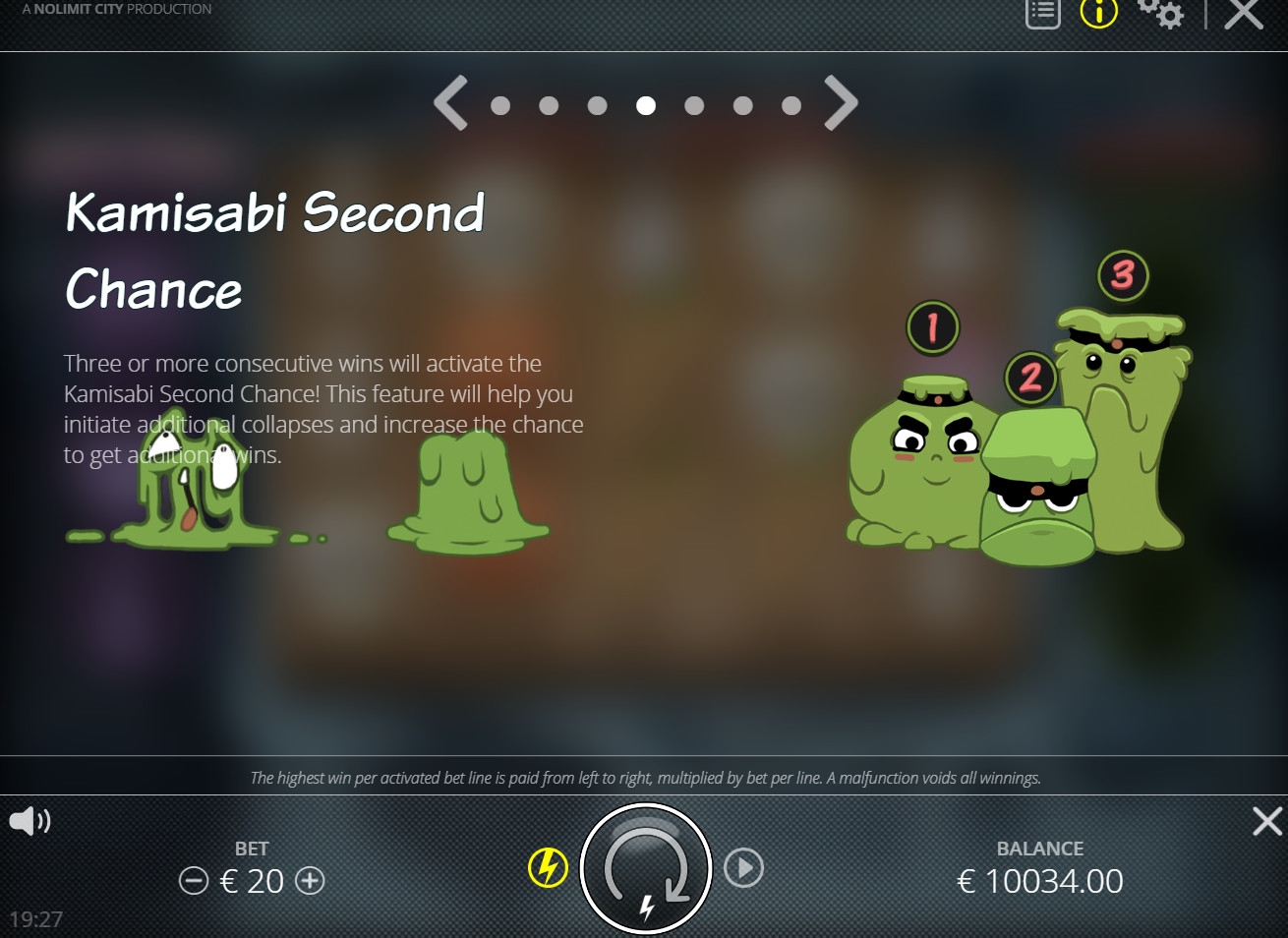The image size is (1288, 938).
Task: Jump to the last info page dot
Action: [x=791, y=105]
